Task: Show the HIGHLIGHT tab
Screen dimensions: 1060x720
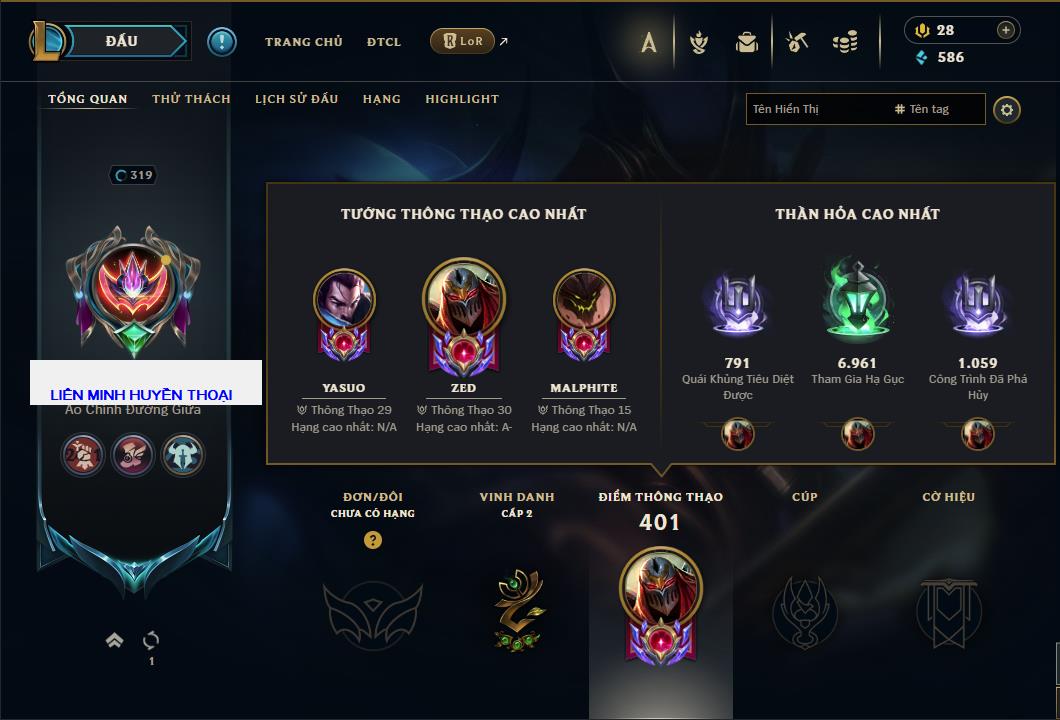Action: pos(461,99)
